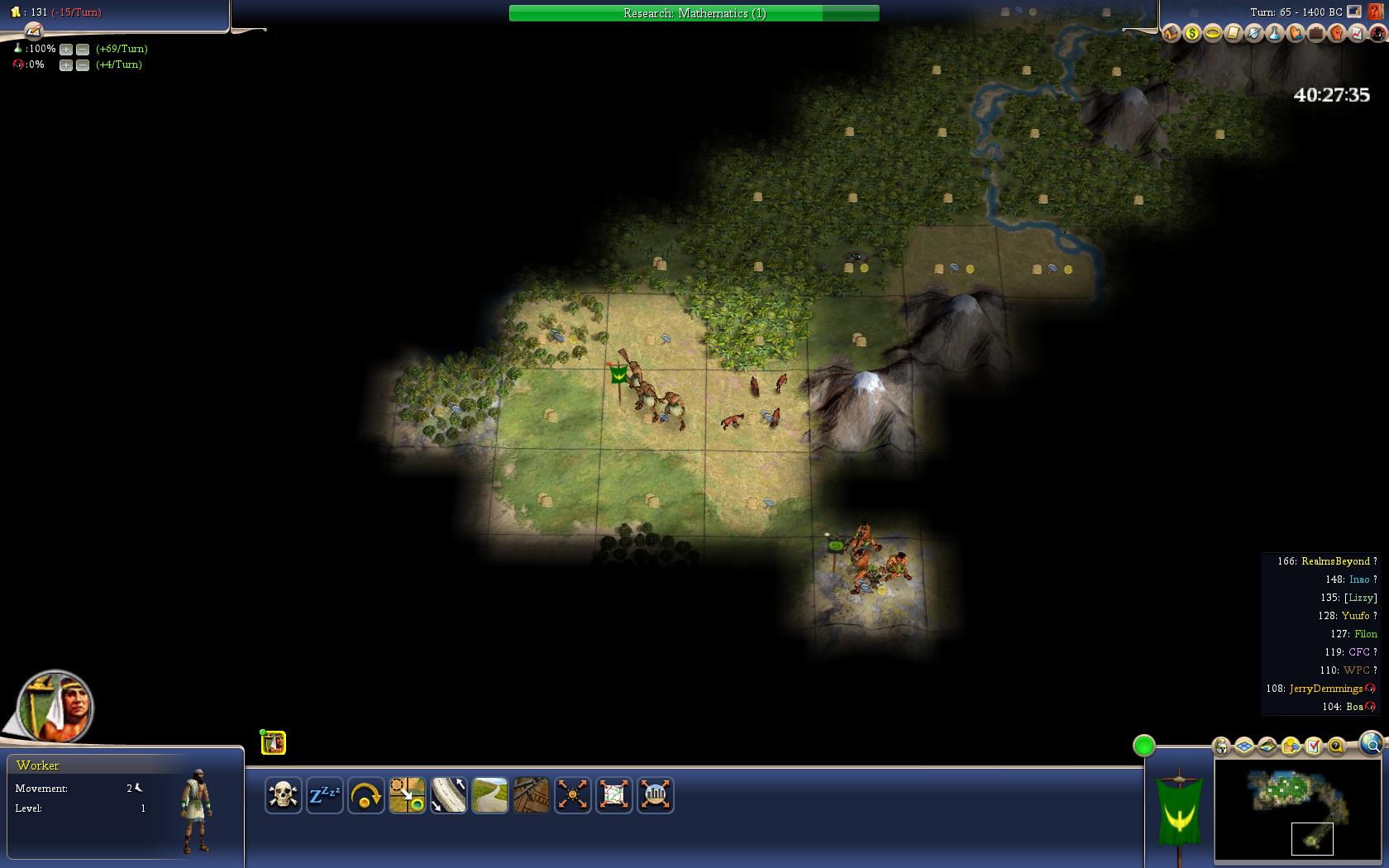
Task: Activate the Go To move command
Action: [x=407, y=795]
